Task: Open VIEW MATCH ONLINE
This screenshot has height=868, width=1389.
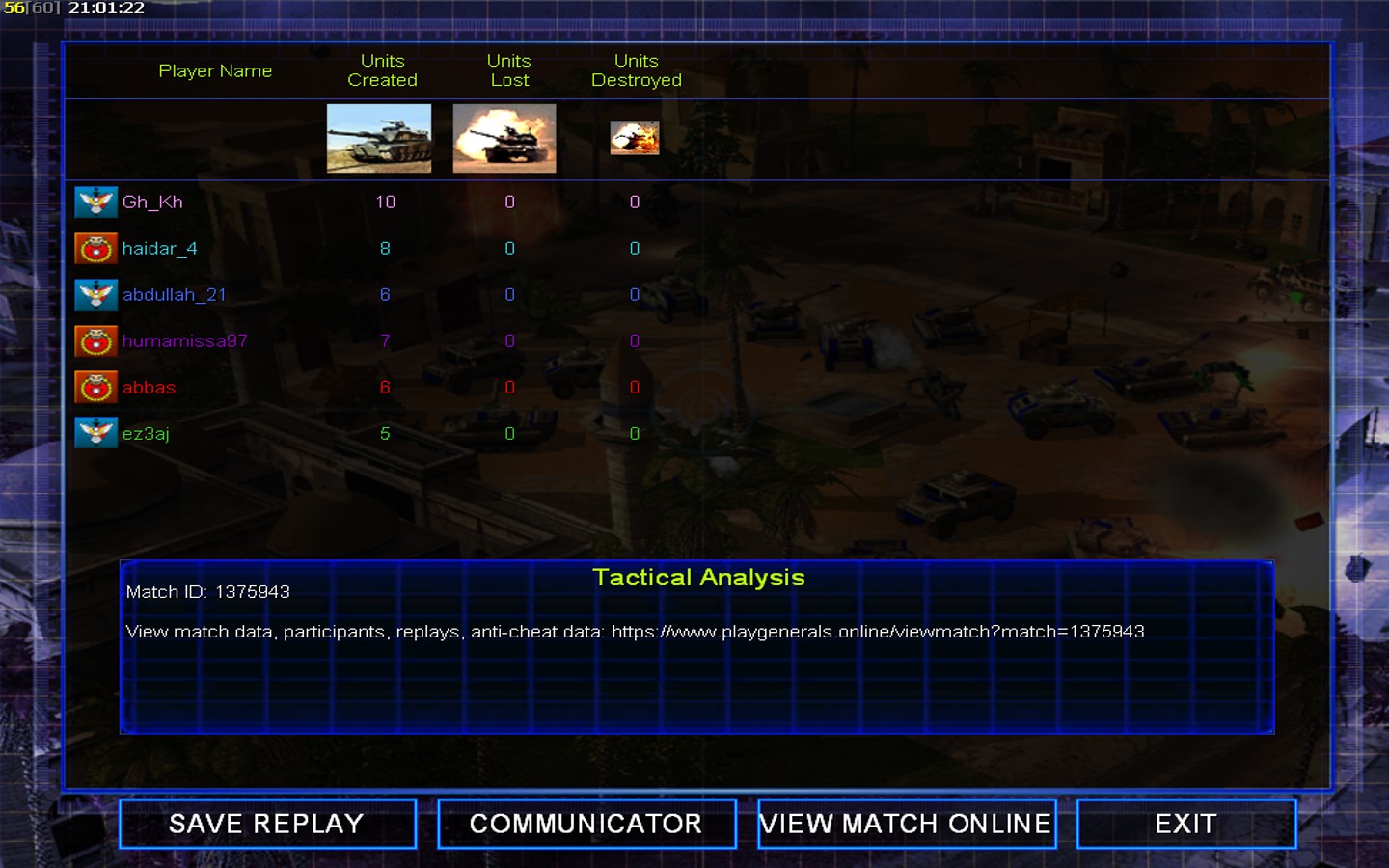Action: [x=906, y=824]
